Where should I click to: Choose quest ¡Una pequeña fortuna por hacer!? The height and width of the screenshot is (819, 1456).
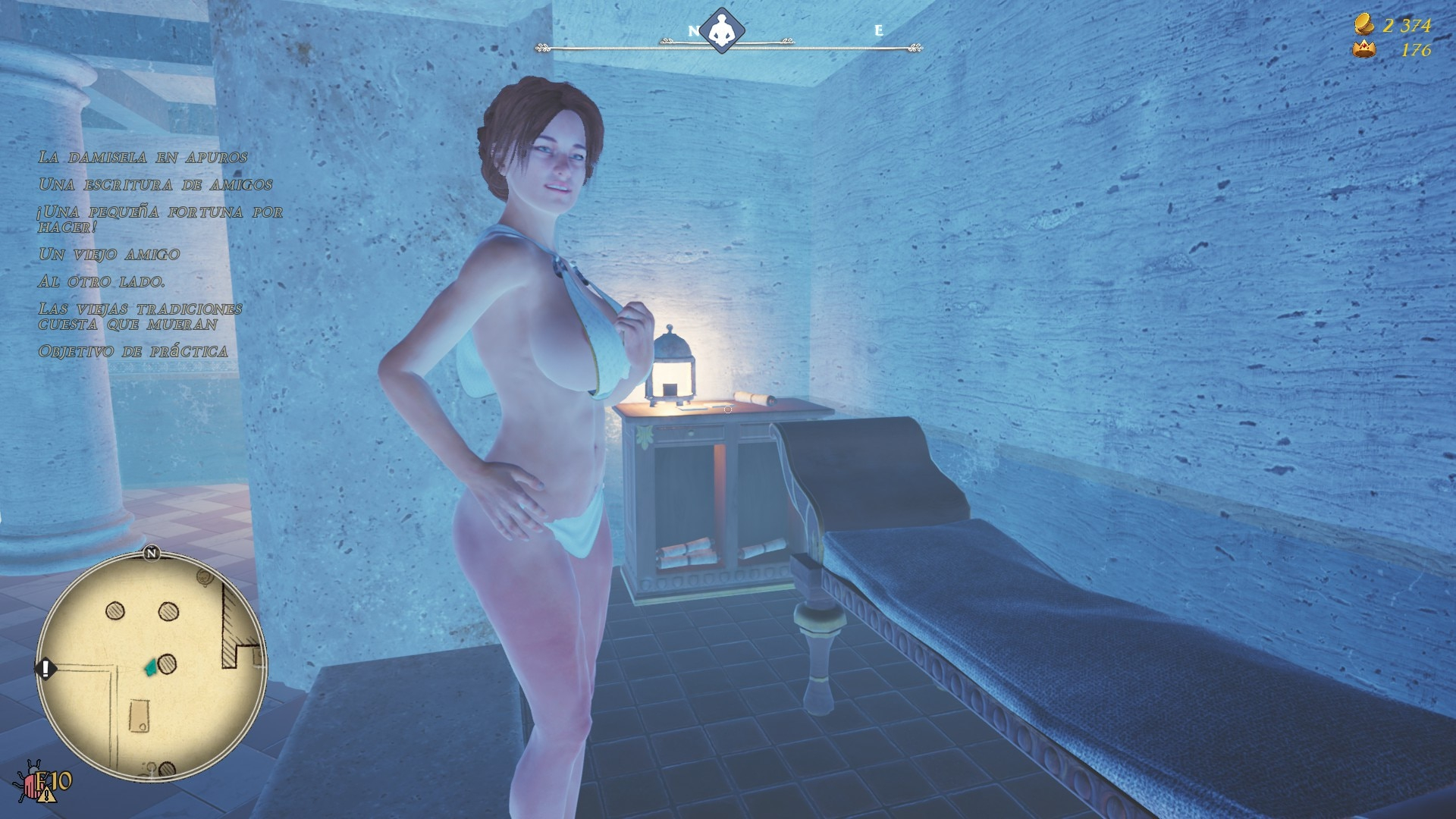(x=160, y=219)
